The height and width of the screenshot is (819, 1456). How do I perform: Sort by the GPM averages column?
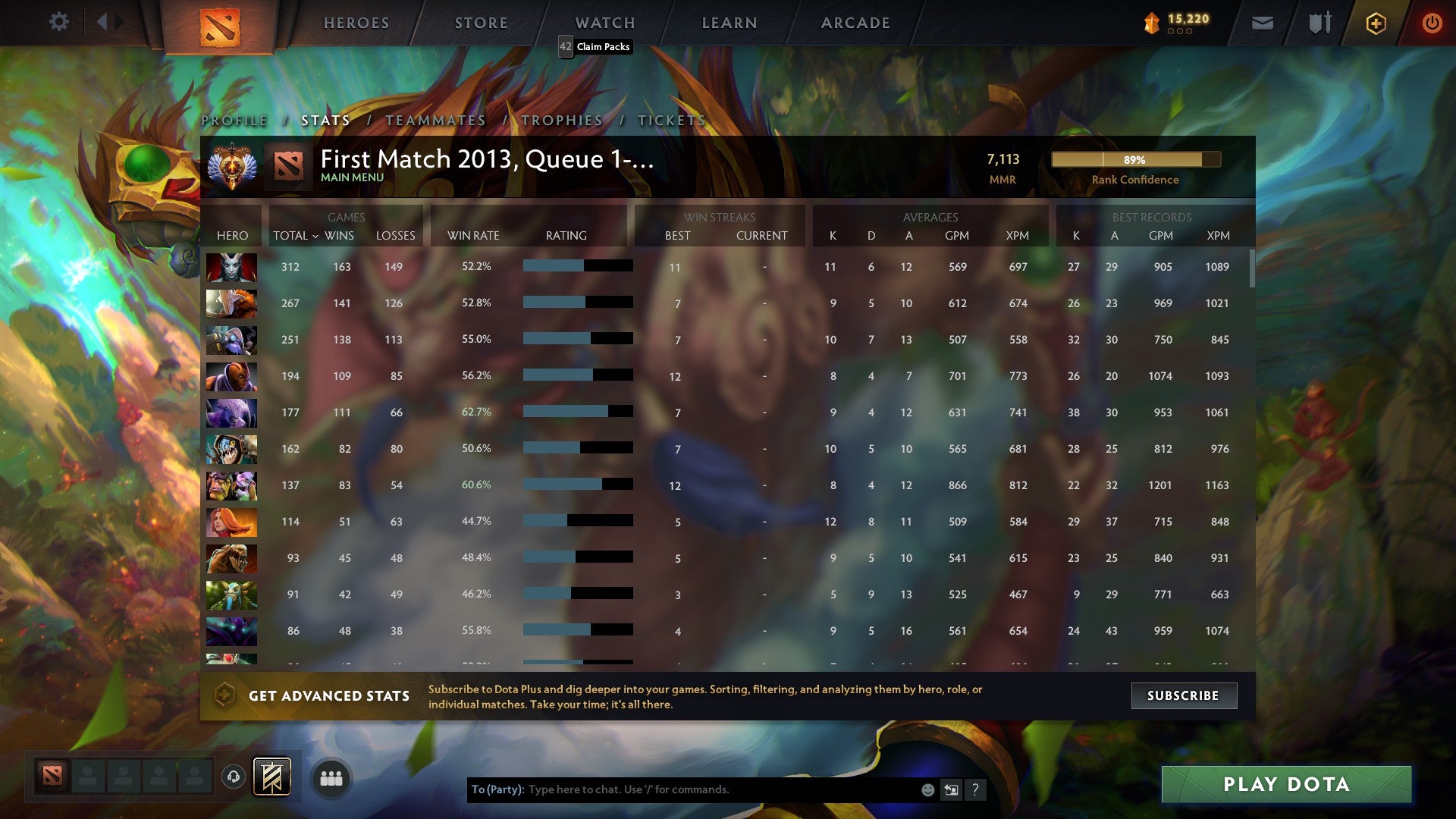[x=957, y=236]
